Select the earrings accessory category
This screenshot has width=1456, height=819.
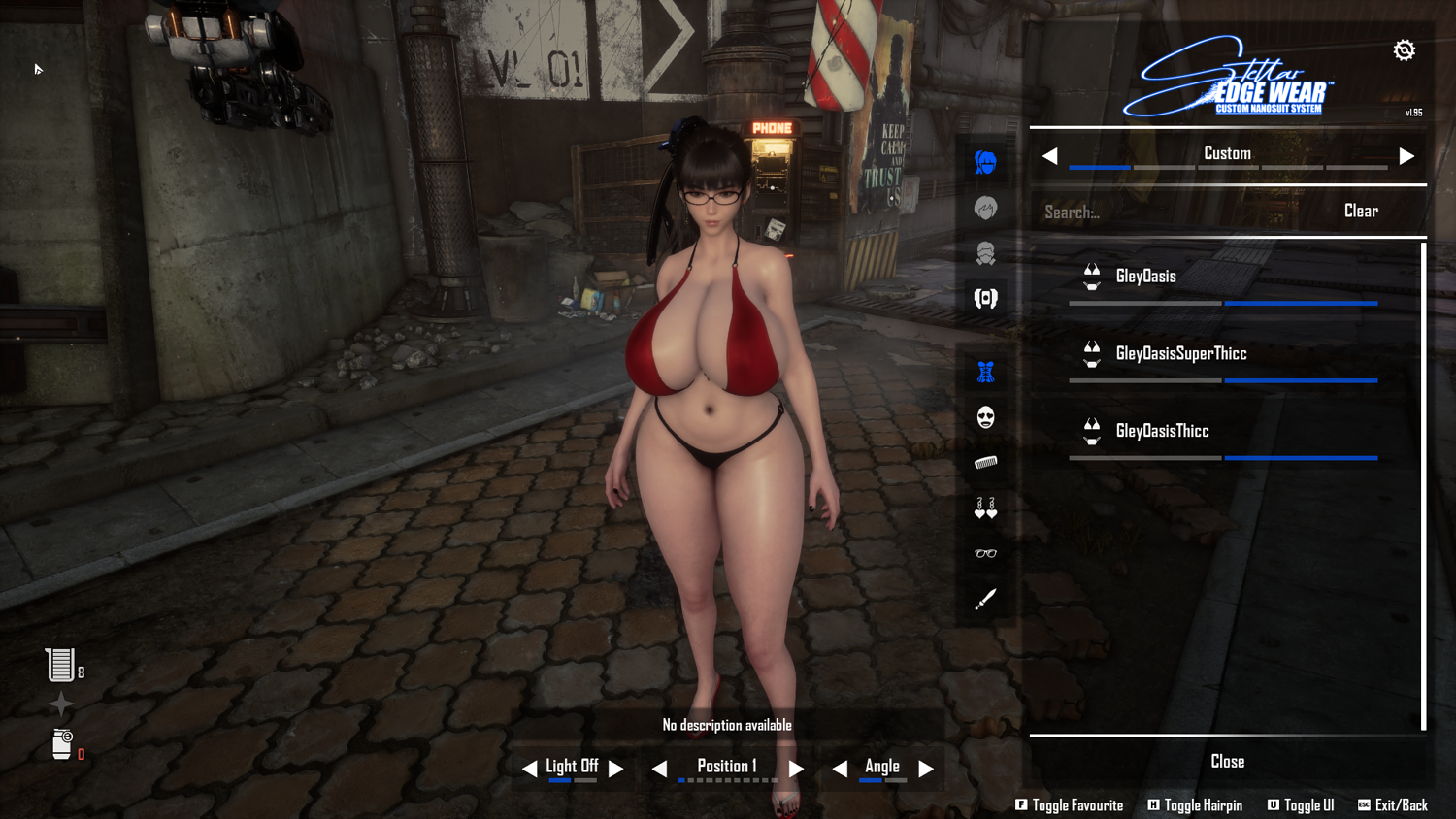tap(985, 508)
